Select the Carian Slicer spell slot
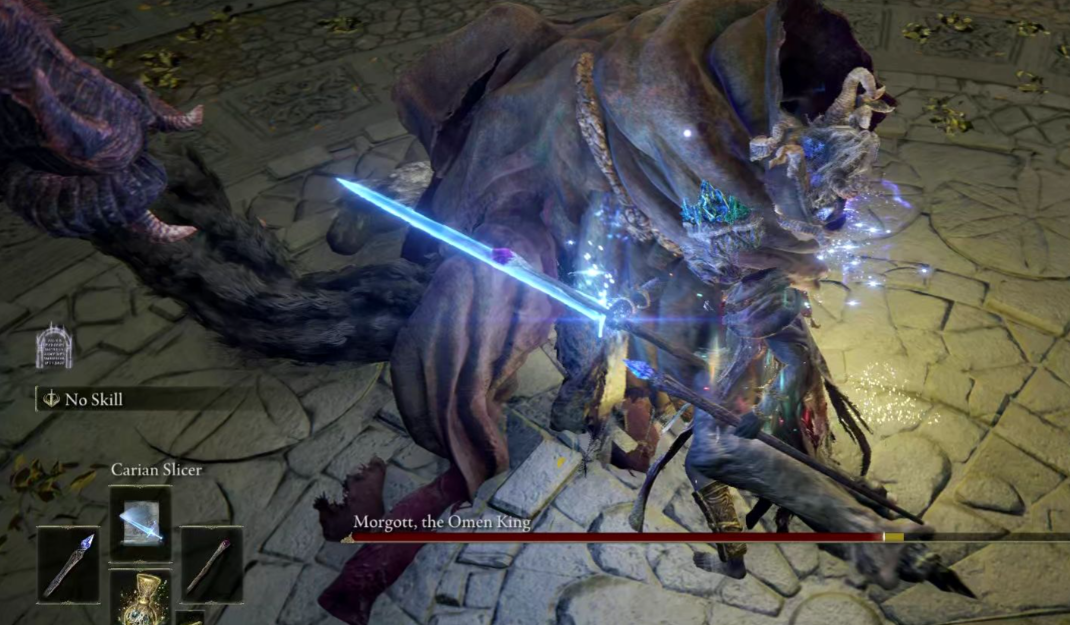Screen dimensions: 1070x625 point(140,522)
